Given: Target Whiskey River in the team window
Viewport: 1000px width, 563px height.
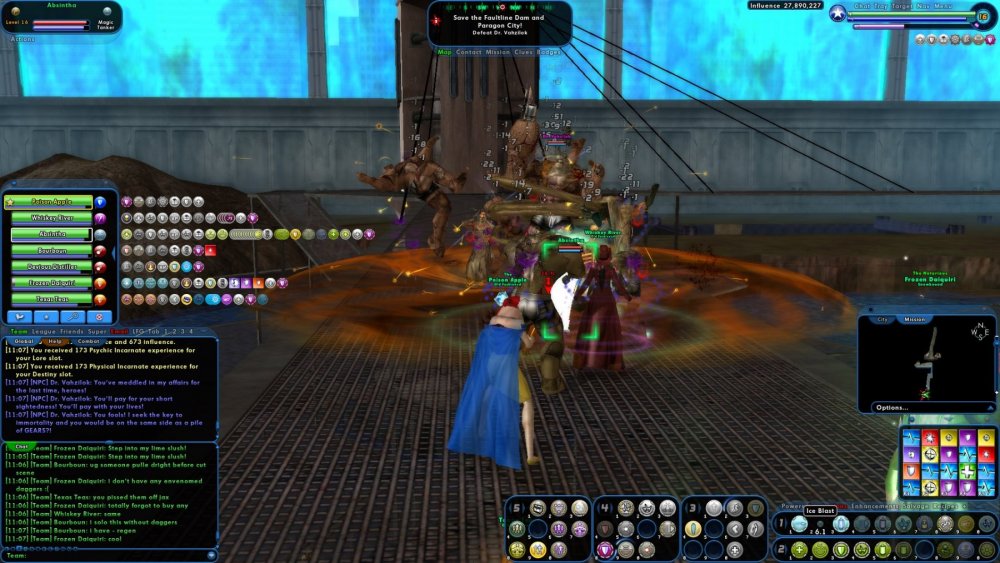Looking at the screenshot, I should pyautogui.click(x=50, y=218).
